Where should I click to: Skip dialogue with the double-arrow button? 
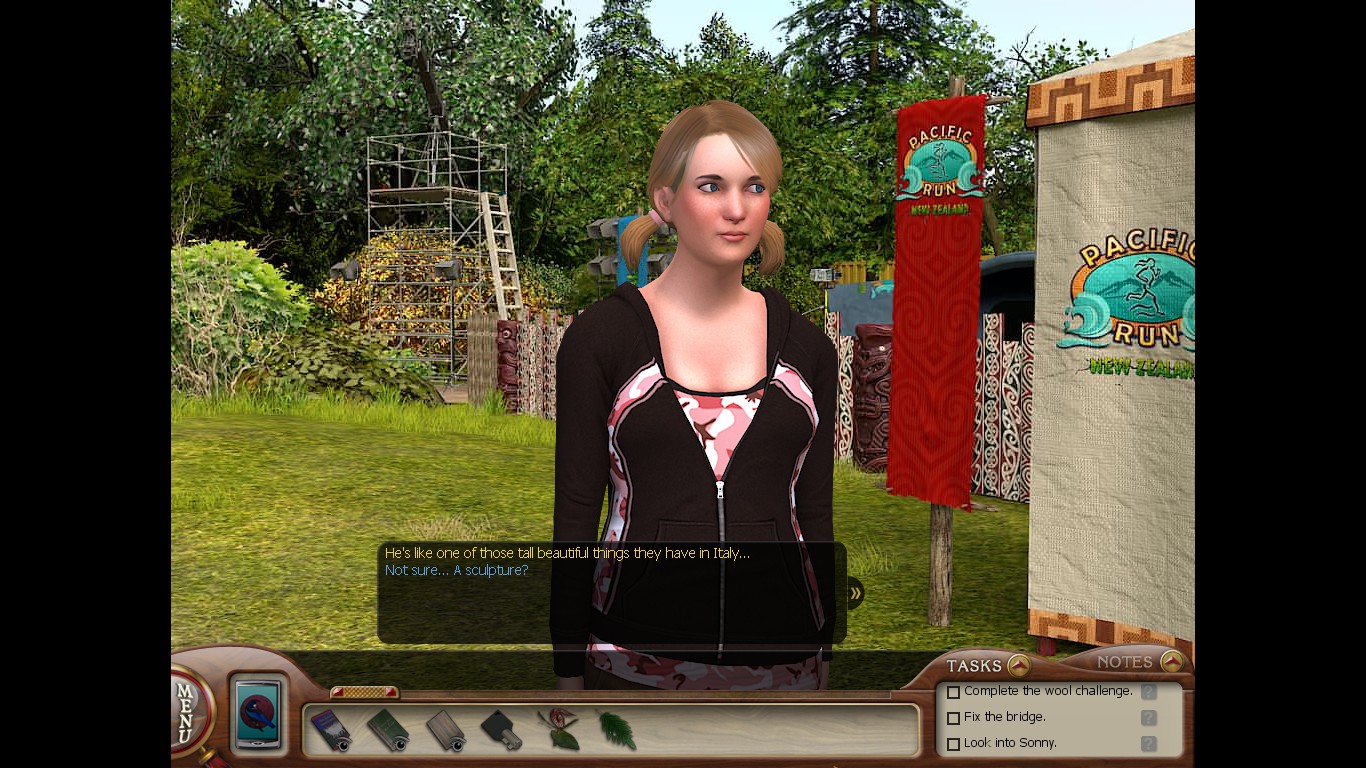pyautogui.click(x=855, y=593)
